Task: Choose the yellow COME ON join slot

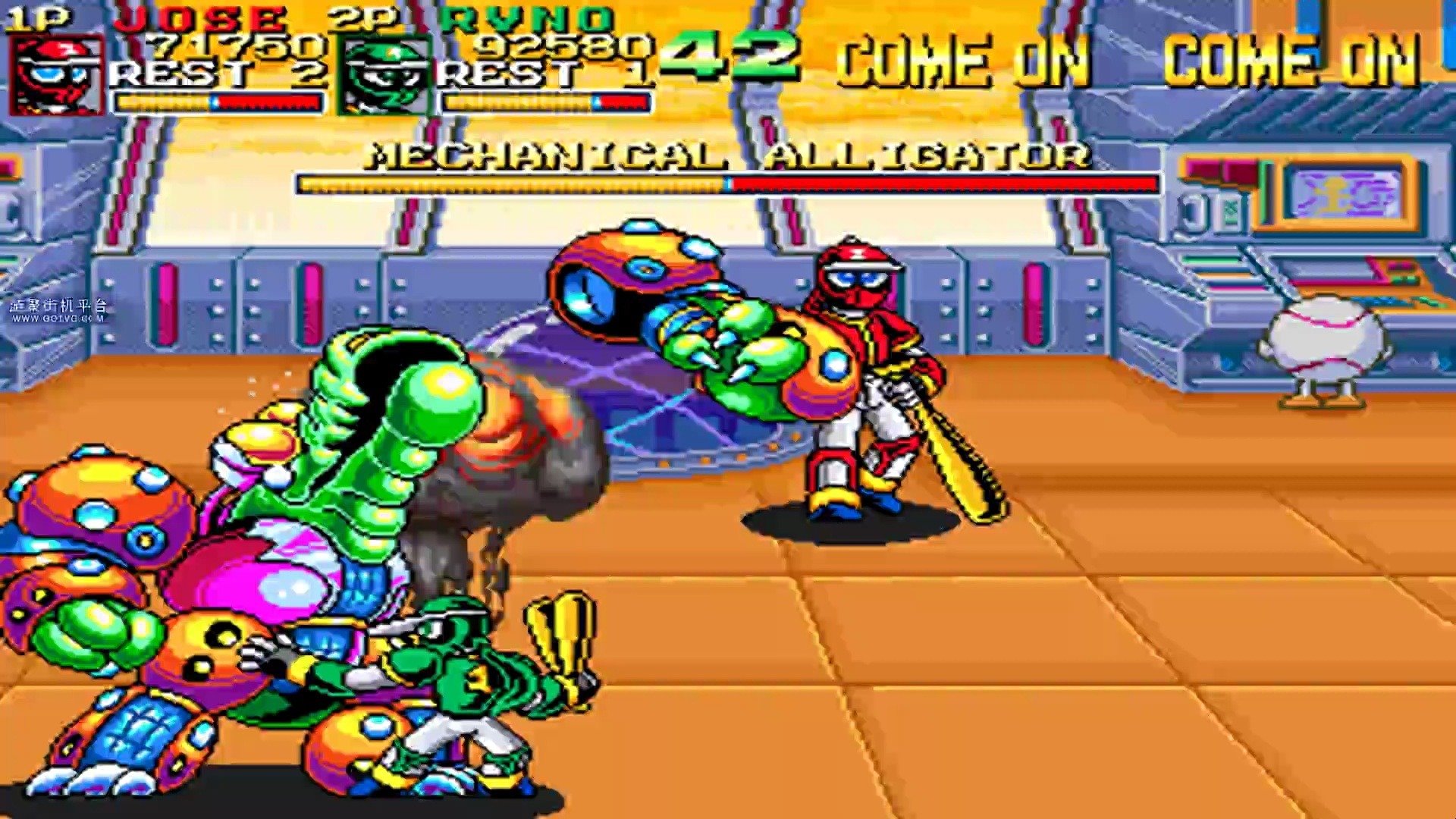Action: (x=1291, y=61)
